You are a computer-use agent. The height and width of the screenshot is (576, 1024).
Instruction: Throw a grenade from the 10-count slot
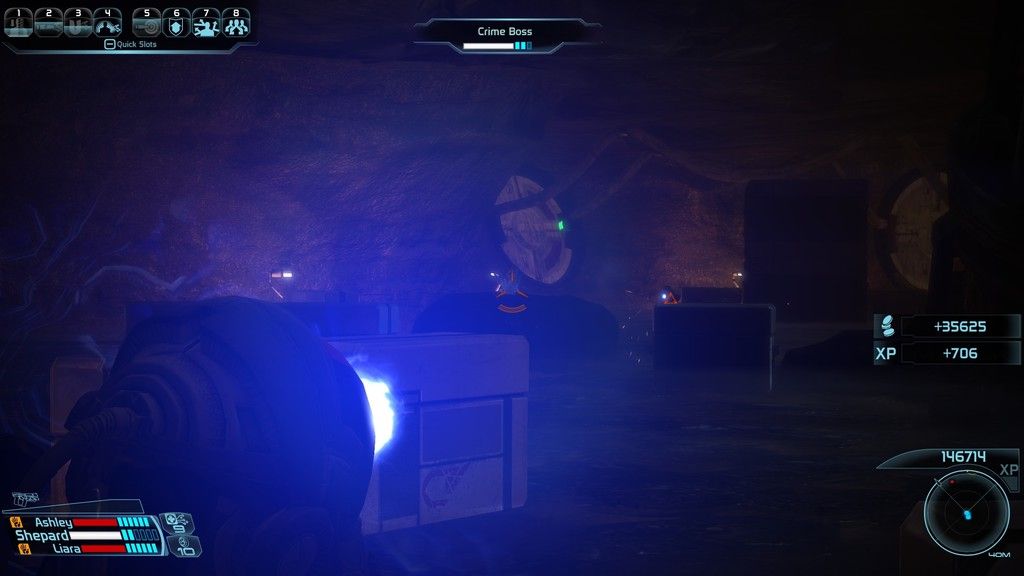pos(186,546)
